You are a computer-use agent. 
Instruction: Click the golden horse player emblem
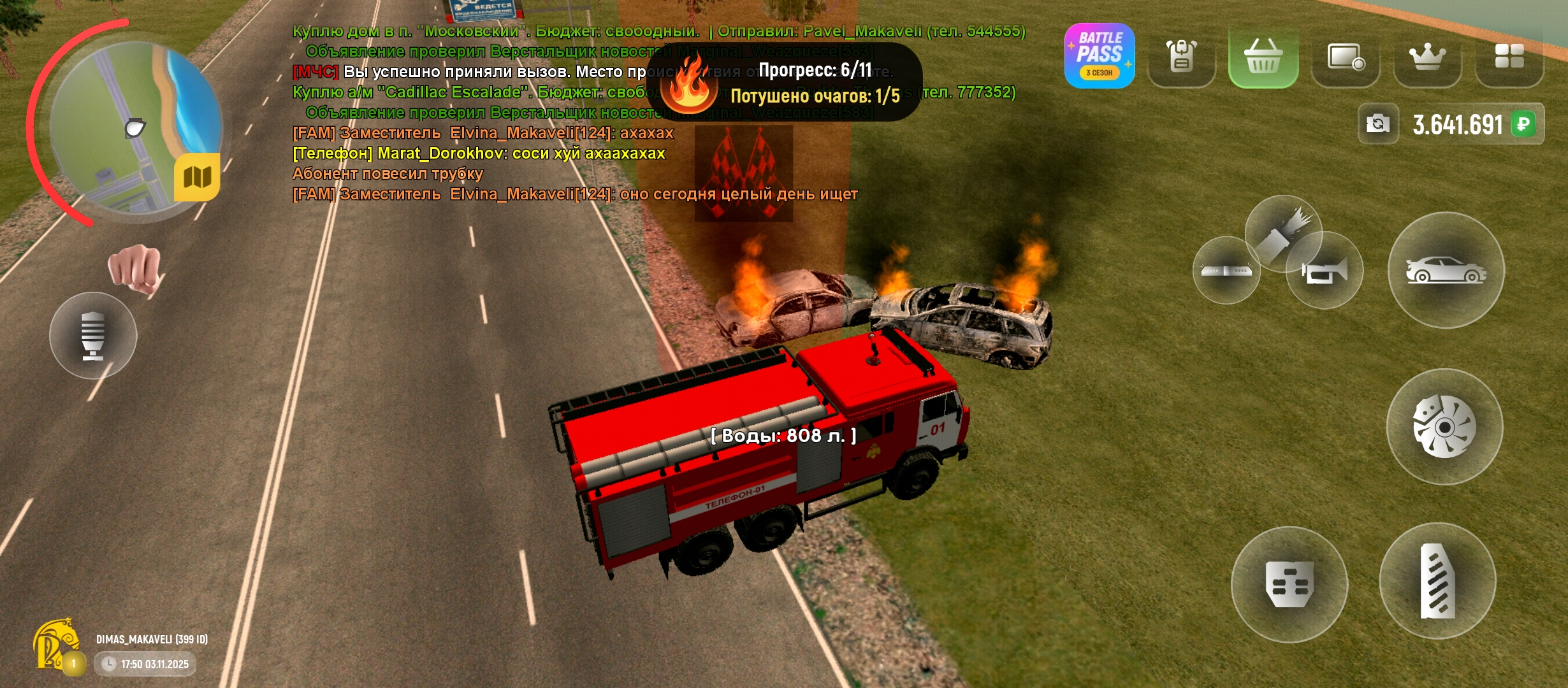[57, 645]
